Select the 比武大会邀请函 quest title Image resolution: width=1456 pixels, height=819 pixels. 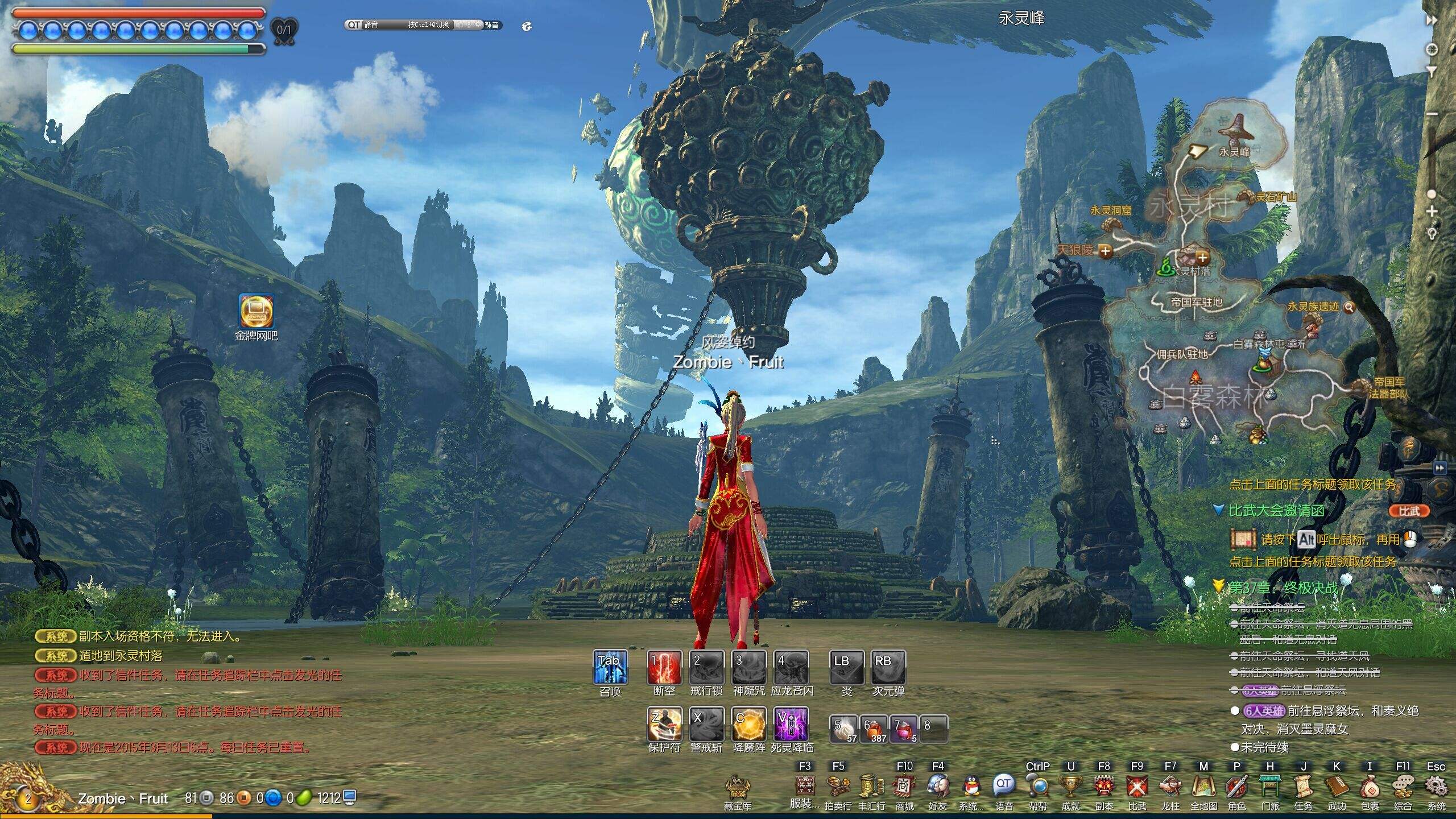1276,511
